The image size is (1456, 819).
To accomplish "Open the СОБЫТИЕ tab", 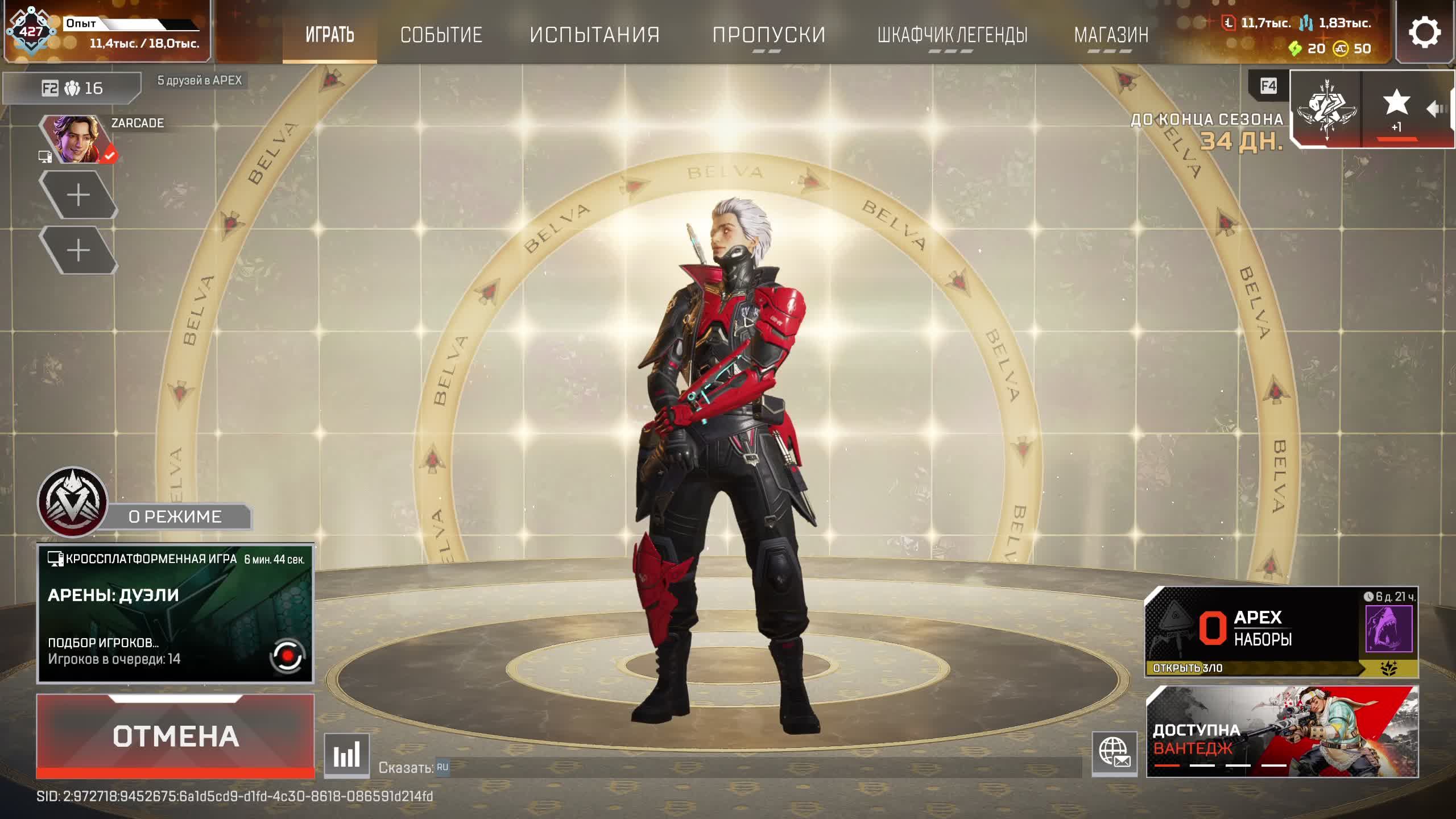I will click(x=441, y=34).
